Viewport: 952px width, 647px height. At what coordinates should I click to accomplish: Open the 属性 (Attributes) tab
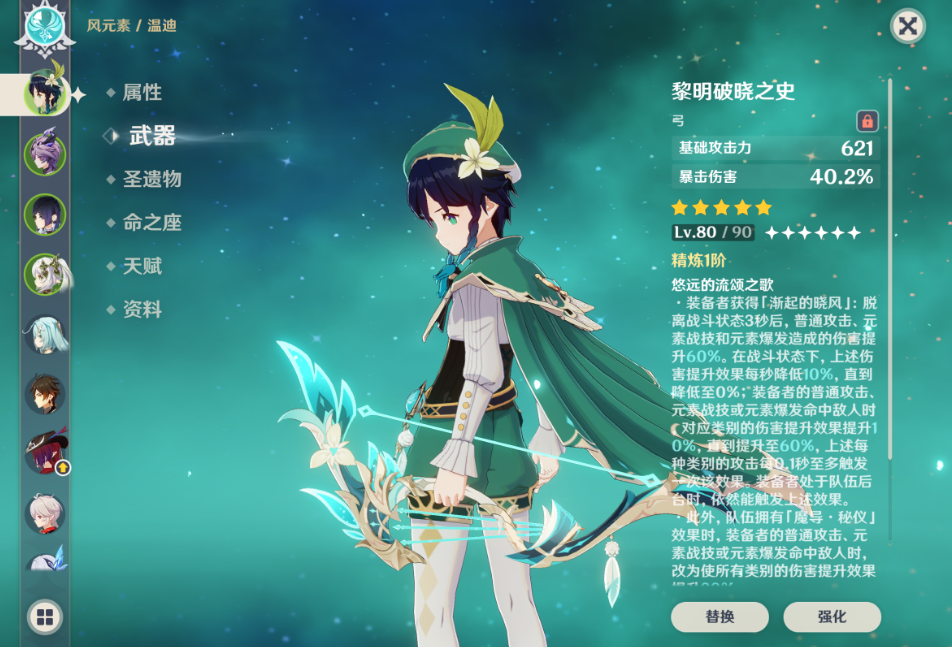coord(141,93)
